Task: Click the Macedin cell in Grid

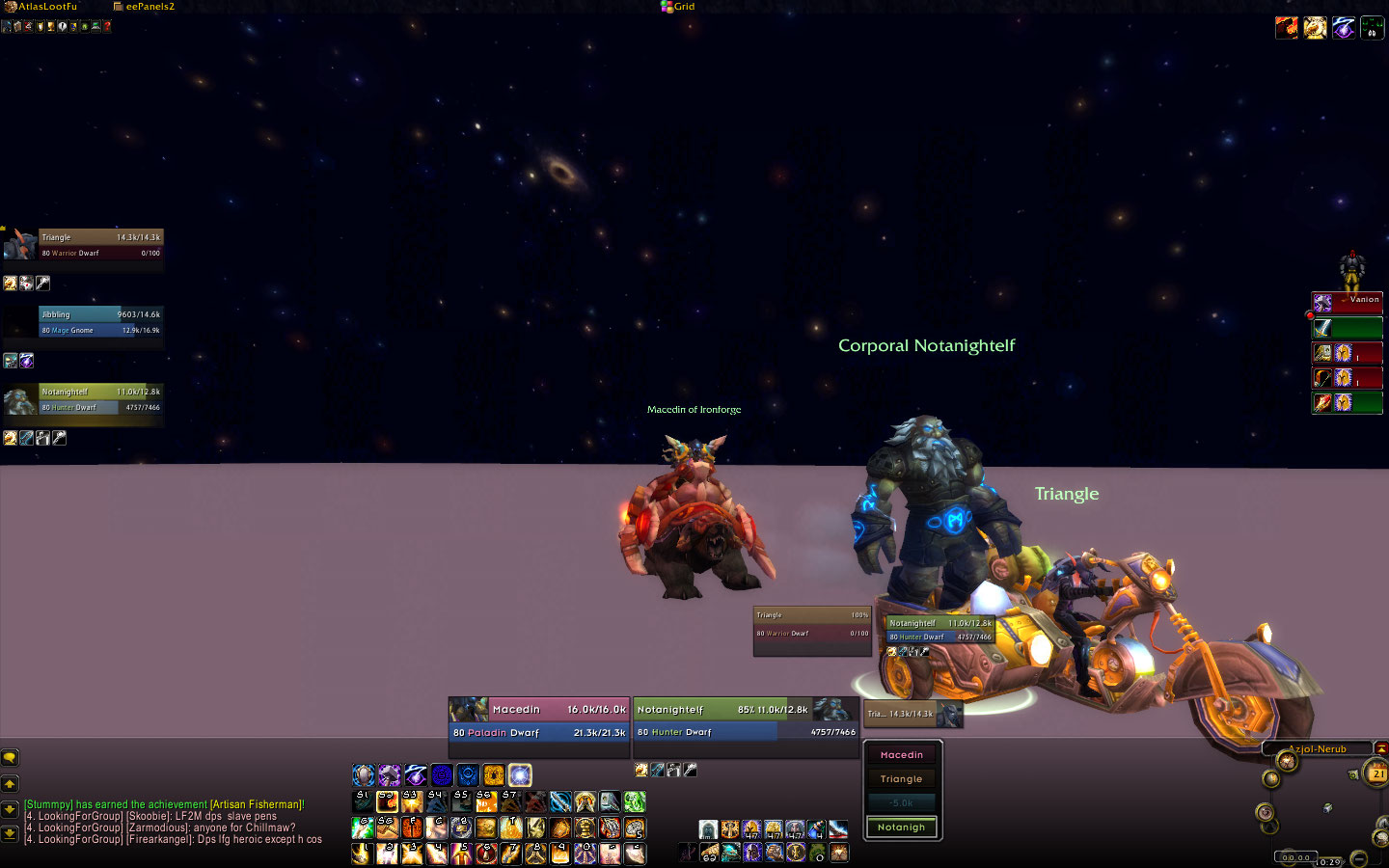Action: (x=901, y=755)
